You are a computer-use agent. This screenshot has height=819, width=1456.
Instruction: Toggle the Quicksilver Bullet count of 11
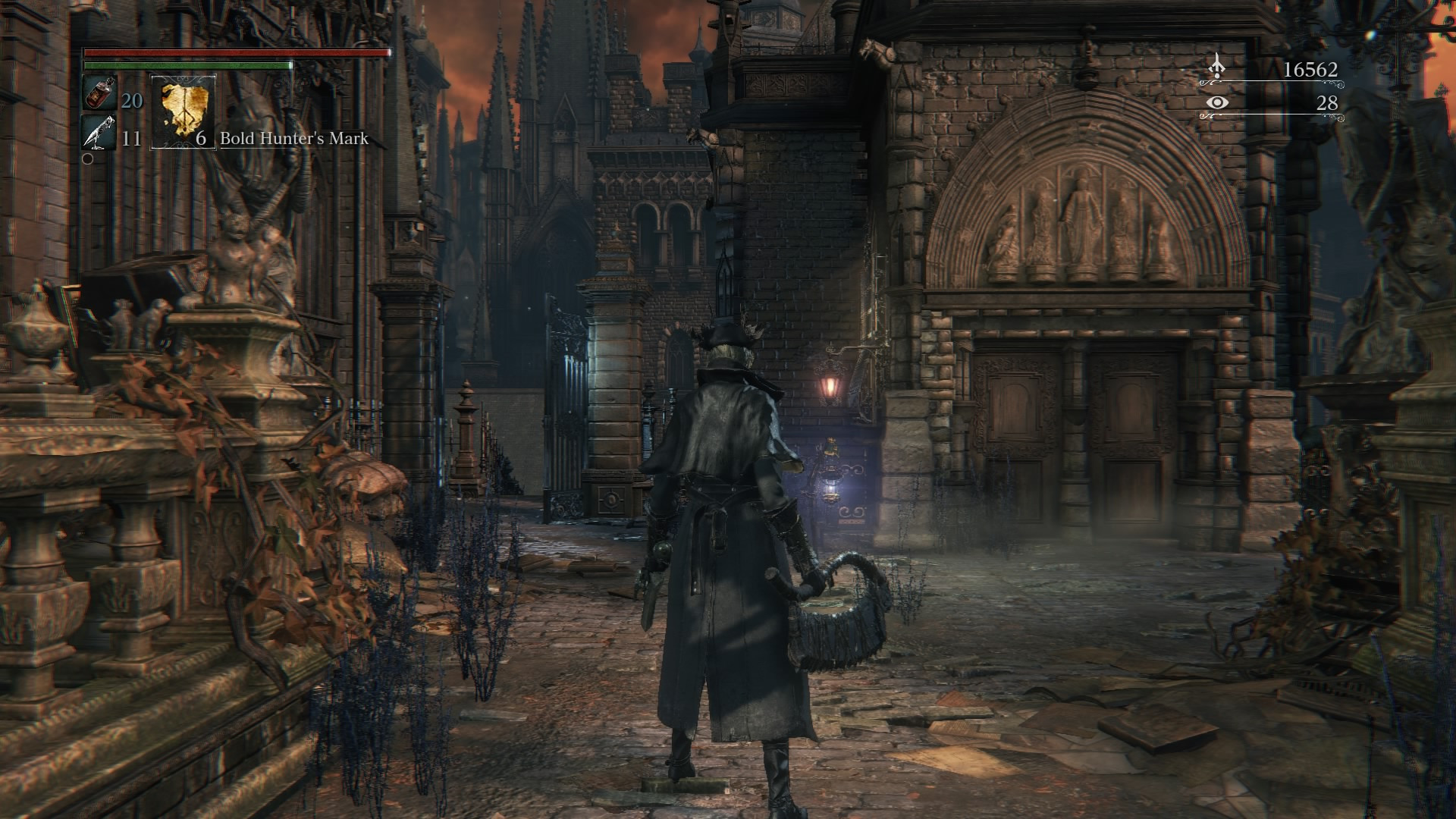click(x=130, y=139)
